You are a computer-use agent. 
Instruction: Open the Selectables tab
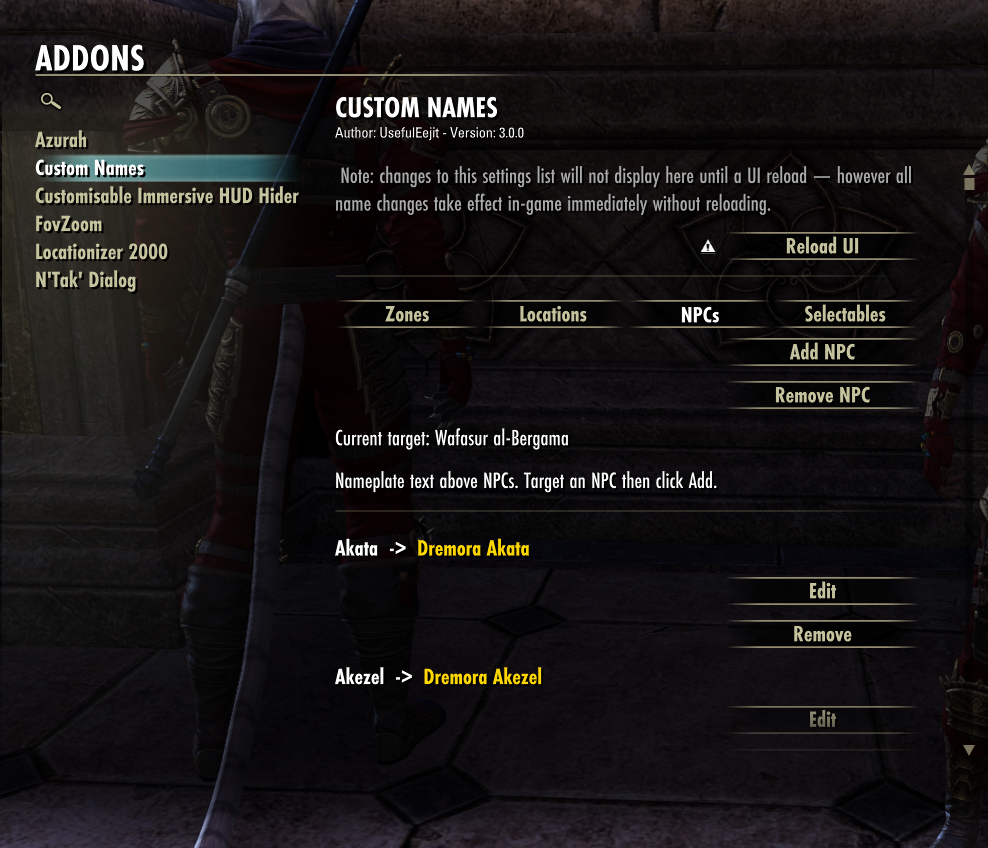845,314
